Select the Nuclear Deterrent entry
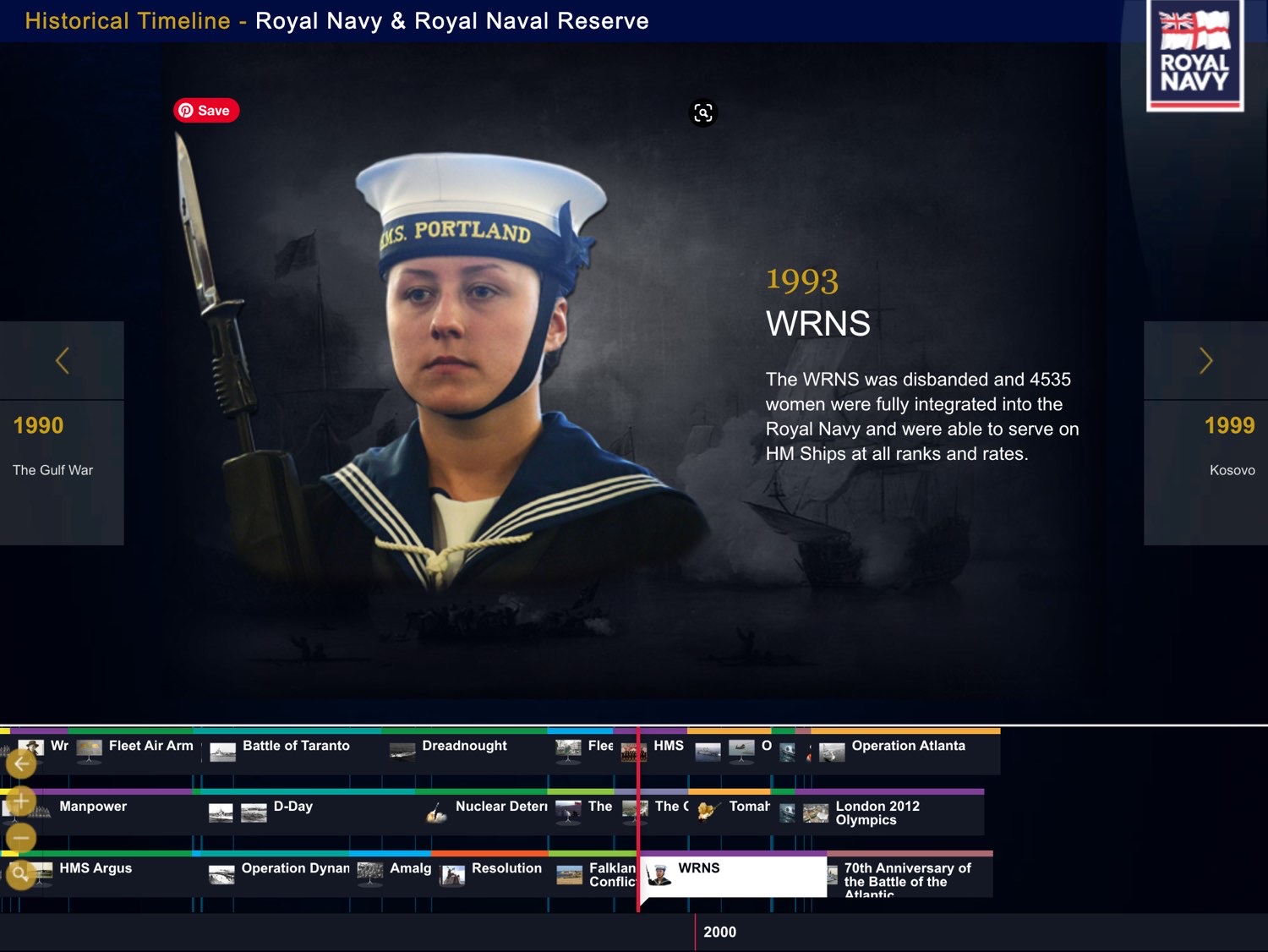The width and height of the screenshot is (1268, 952). click(x=500, y=807)
